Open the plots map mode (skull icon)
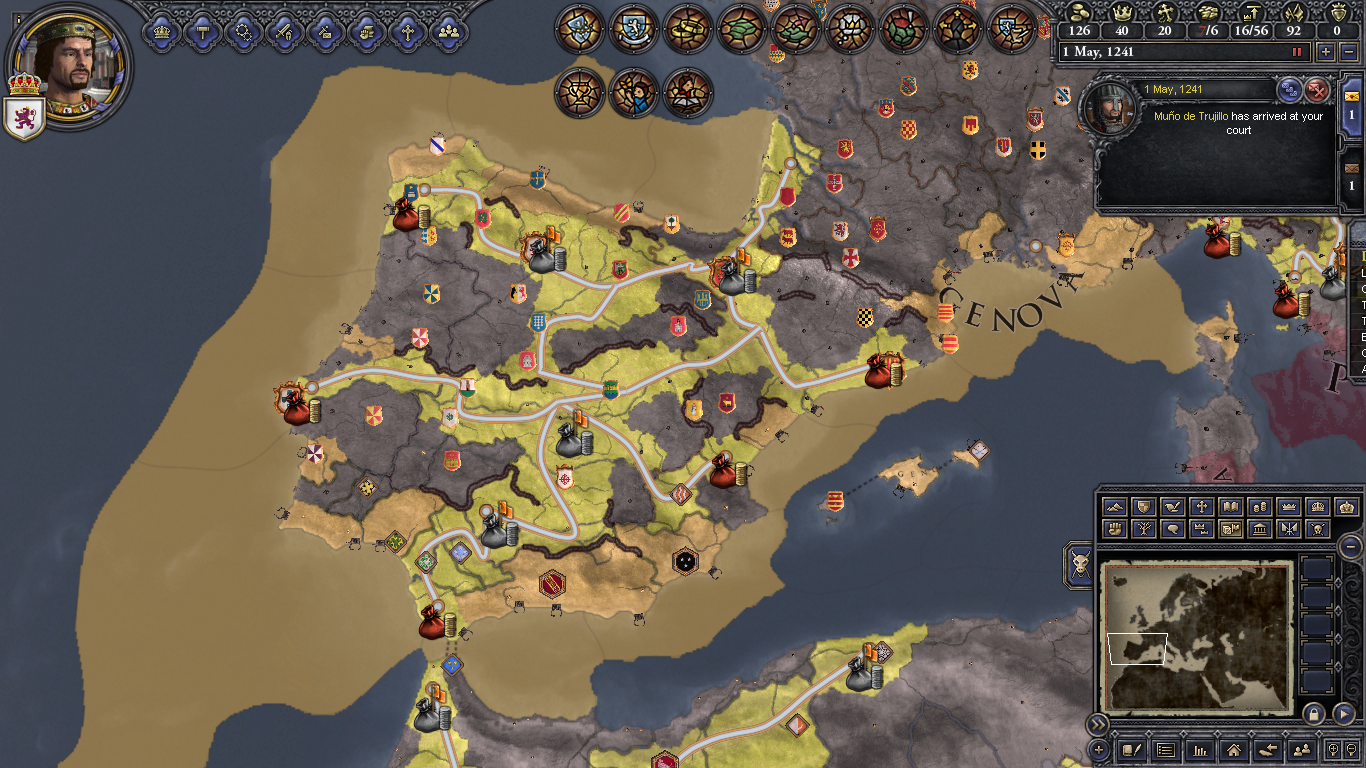Screen dimensions: 1366x768 tap(1317, 528)
